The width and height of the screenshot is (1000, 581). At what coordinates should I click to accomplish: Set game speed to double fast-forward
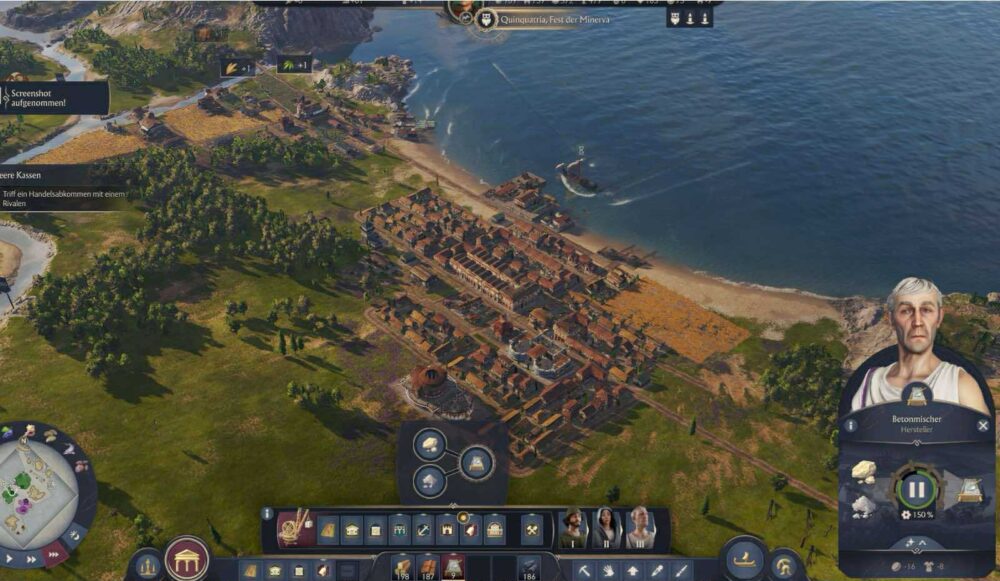(x=30, y=559)
